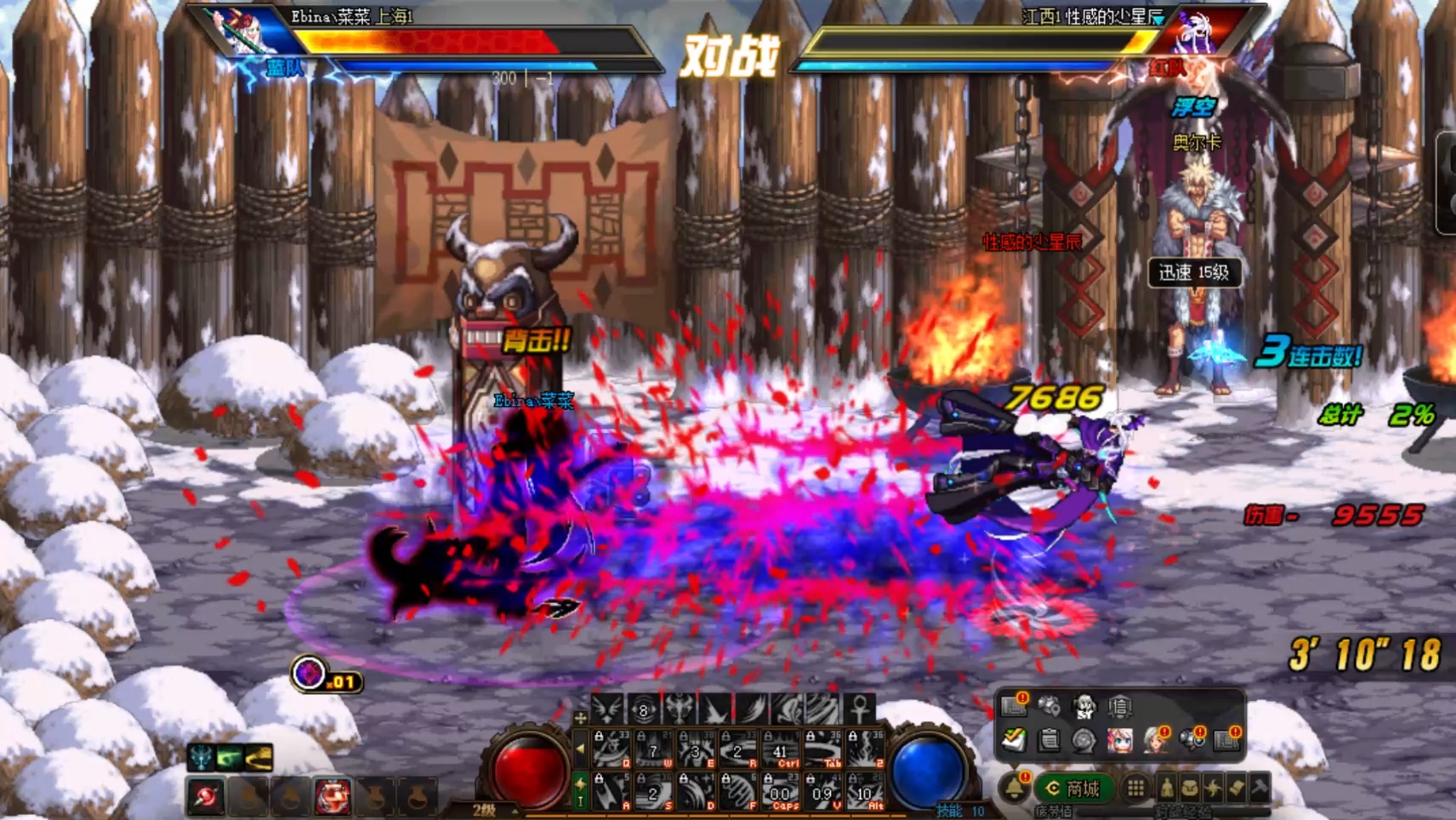
Task: Activate the skill in the F slot
Action: pos(737,792)
